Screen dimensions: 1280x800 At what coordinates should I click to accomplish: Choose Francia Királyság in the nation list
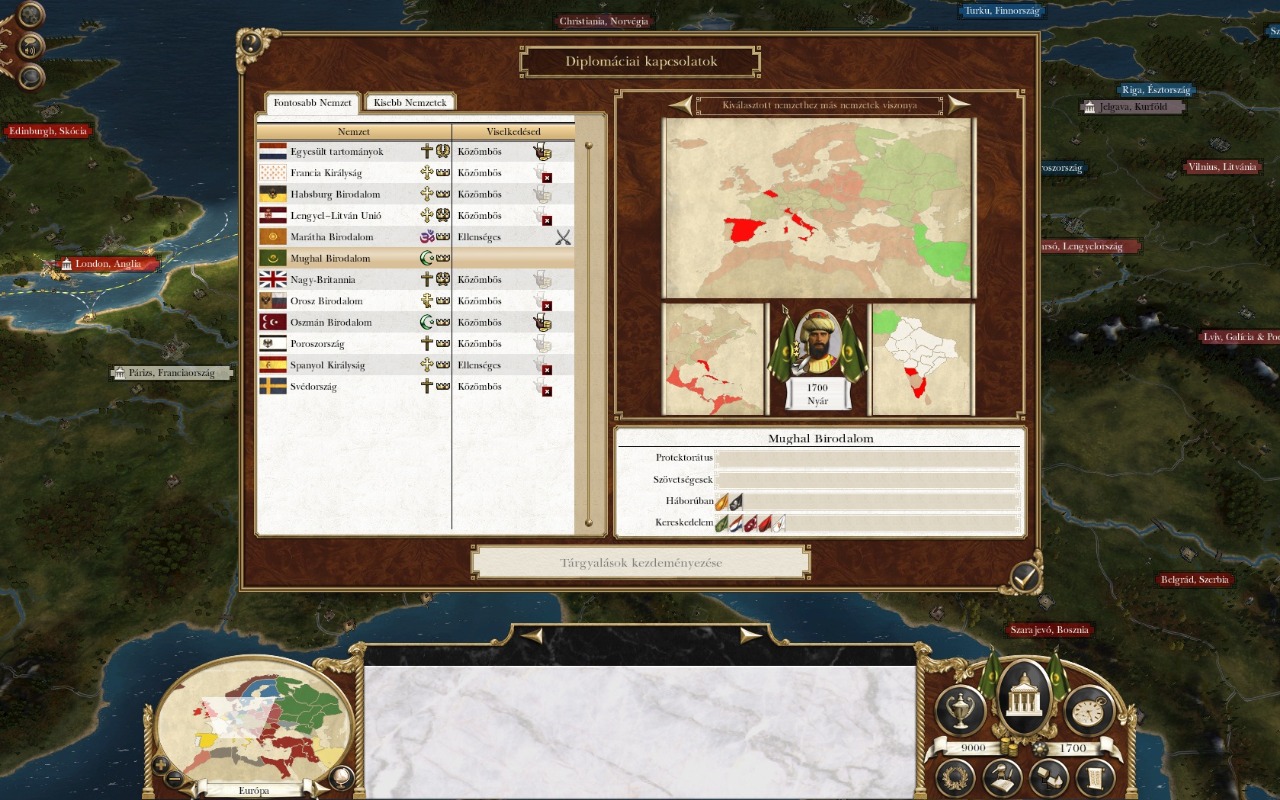326,173
